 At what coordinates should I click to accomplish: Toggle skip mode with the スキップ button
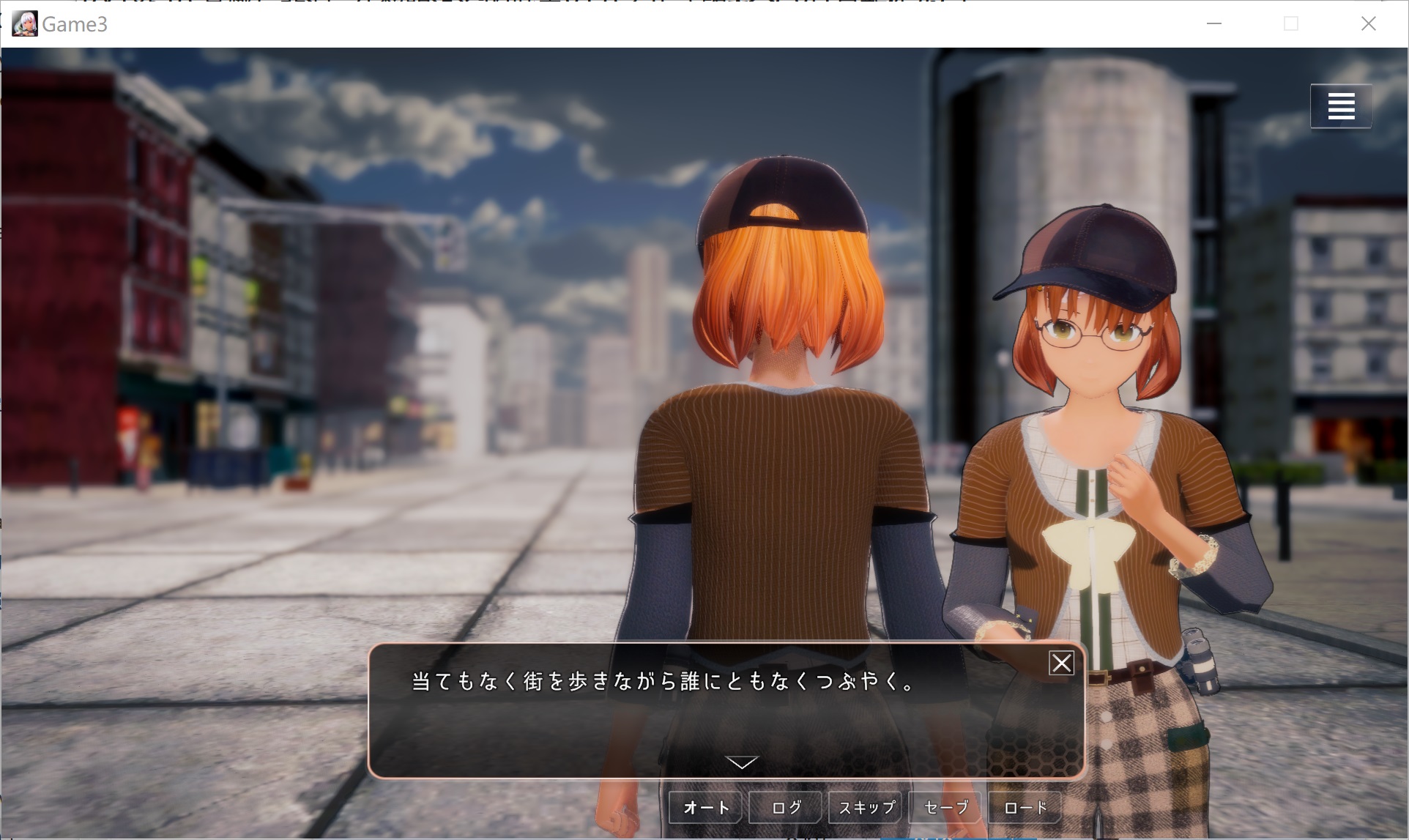tap(864, 807)
